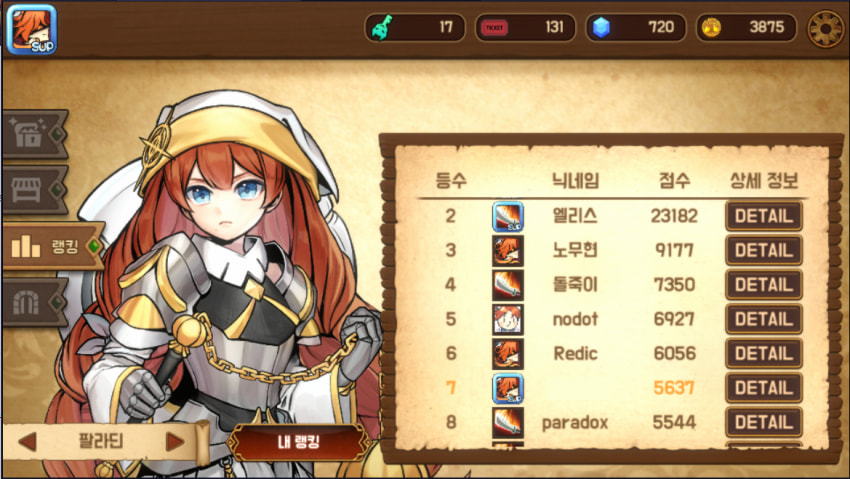
Task: Select next class with right arrow
Action: click(x=175, y=441)
